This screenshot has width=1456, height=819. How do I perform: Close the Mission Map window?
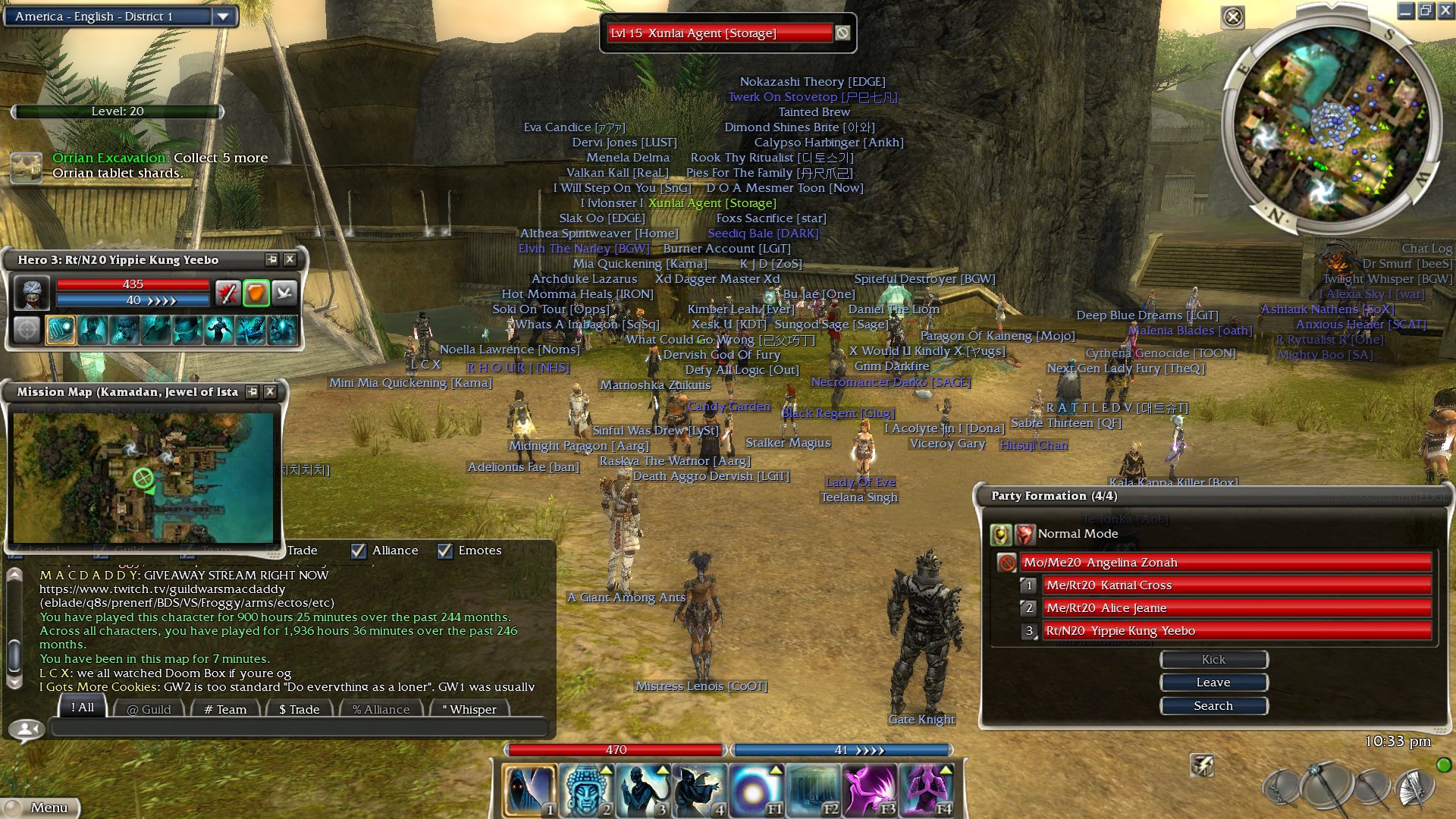(x=270, y=391)
